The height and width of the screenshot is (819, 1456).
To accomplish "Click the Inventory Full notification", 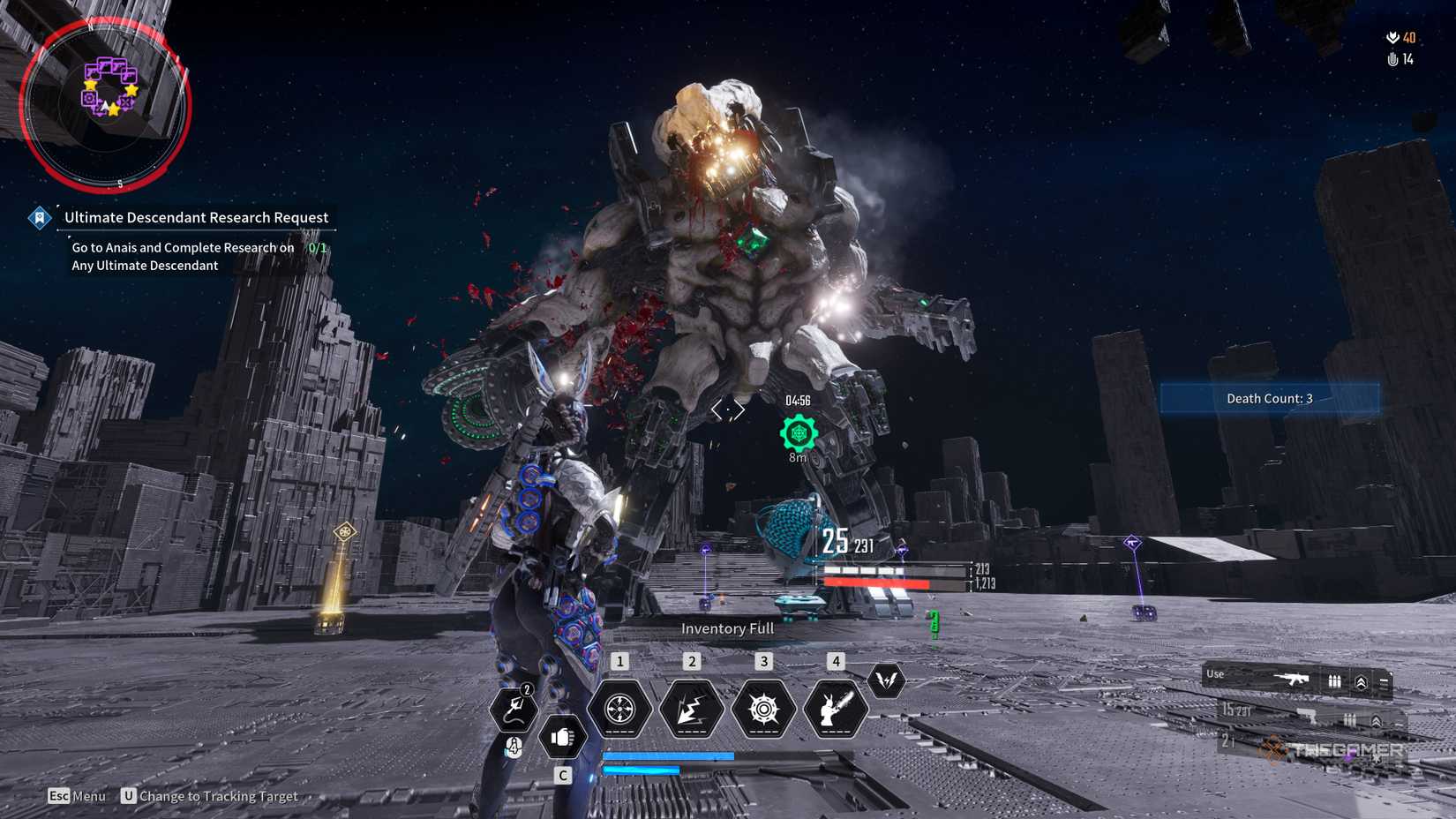I will pos(725,628).
